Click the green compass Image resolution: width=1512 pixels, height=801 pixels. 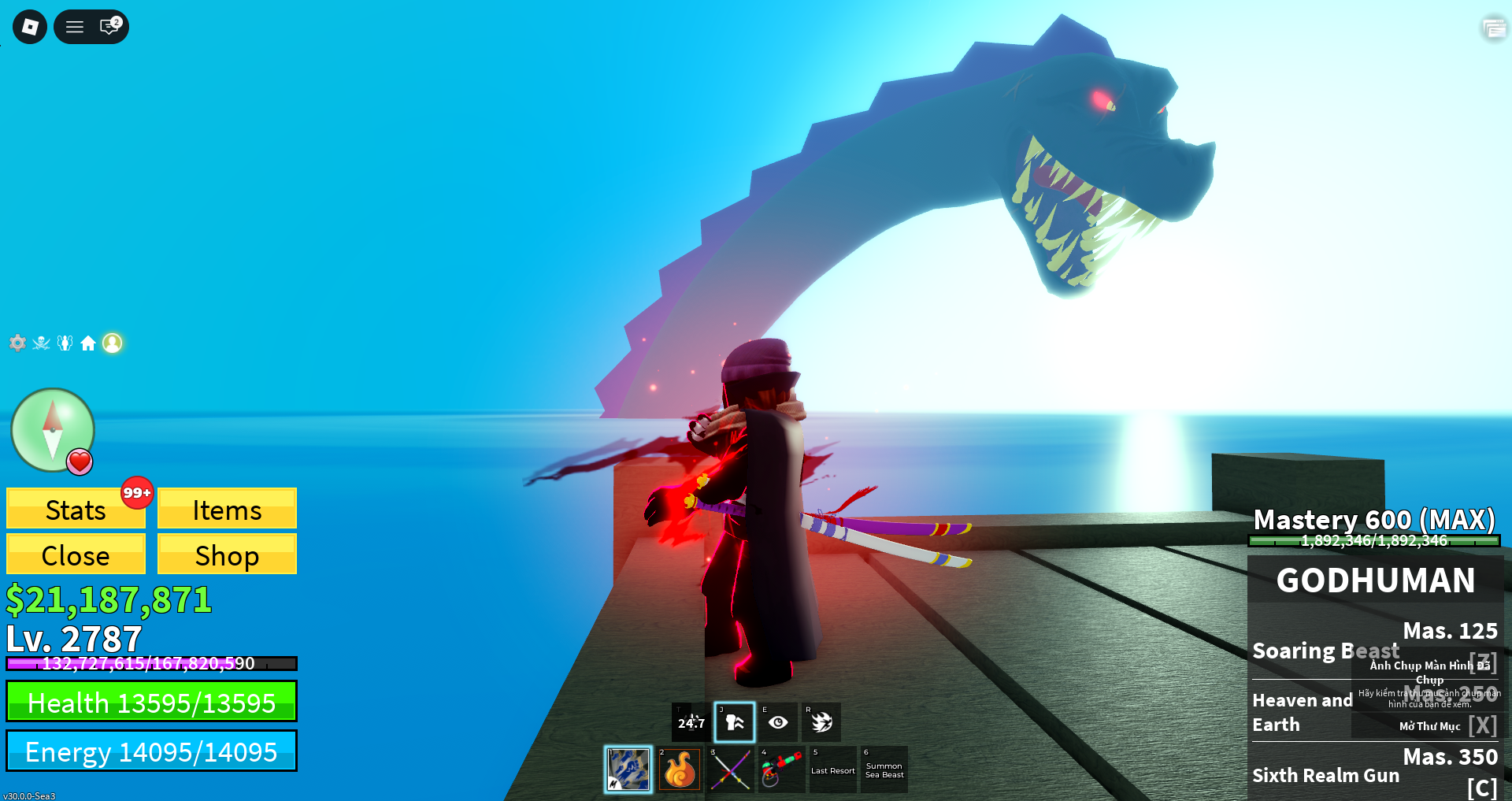coord(52,429)
